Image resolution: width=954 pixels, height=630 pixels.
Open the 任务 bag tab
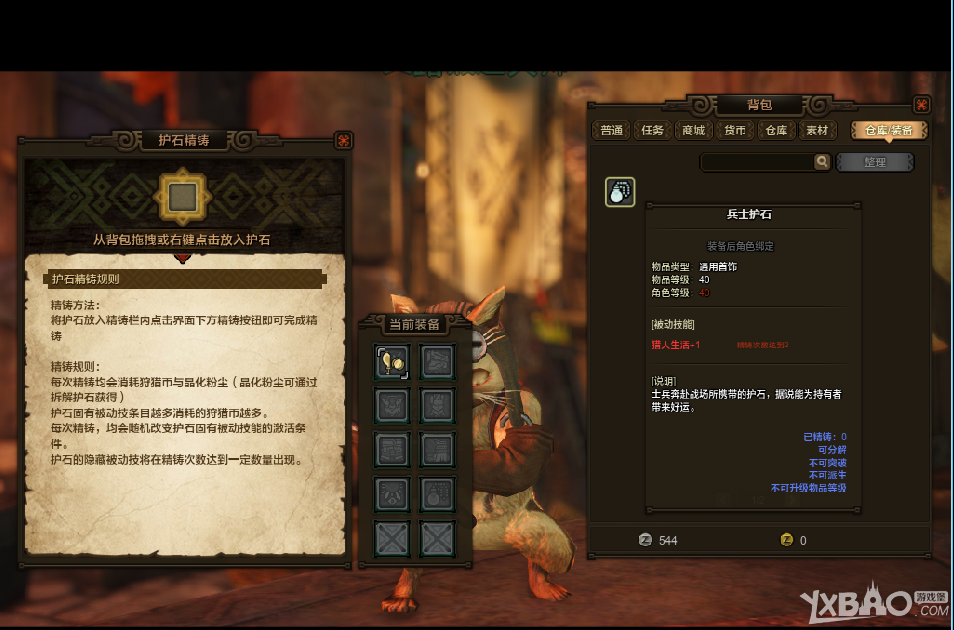pyautogui.click(x=652, y=130)
